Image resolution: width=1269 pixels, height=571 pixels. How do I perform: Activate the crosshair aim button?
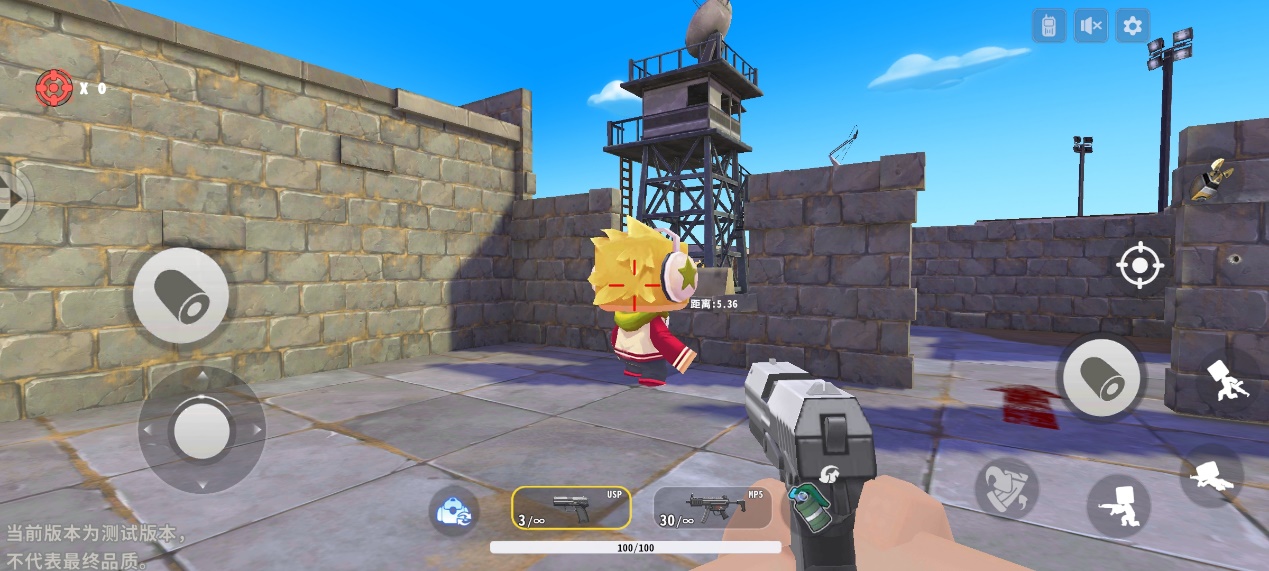click(x=1140, y=266)
